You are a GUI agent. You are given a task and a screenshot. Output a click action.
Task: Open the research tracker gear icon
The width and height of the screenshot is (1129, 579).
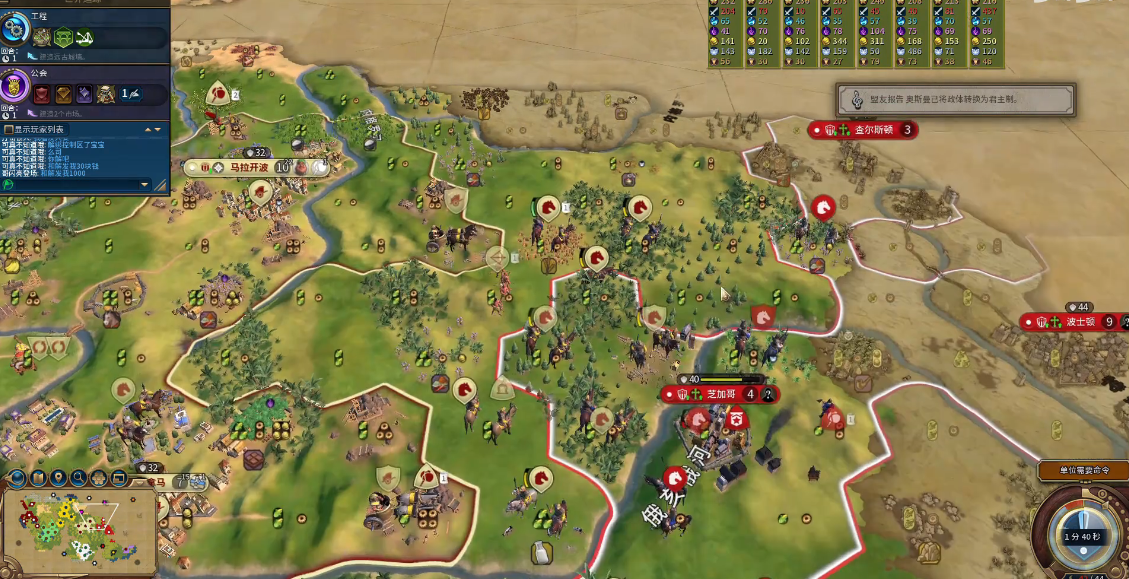point(16,31)
